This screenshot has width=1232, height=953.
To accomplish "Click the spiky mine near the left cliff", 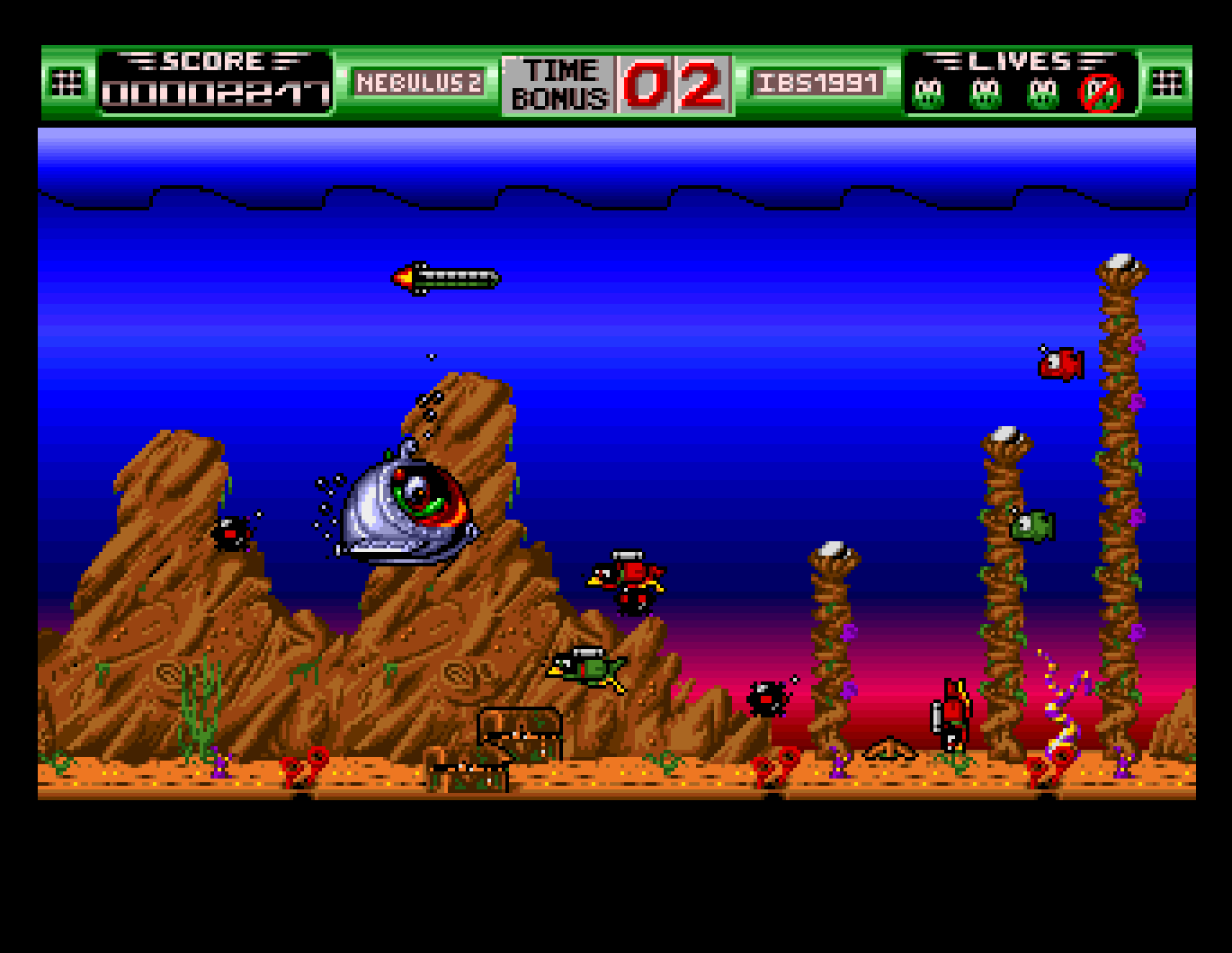I will pos(230,535).
